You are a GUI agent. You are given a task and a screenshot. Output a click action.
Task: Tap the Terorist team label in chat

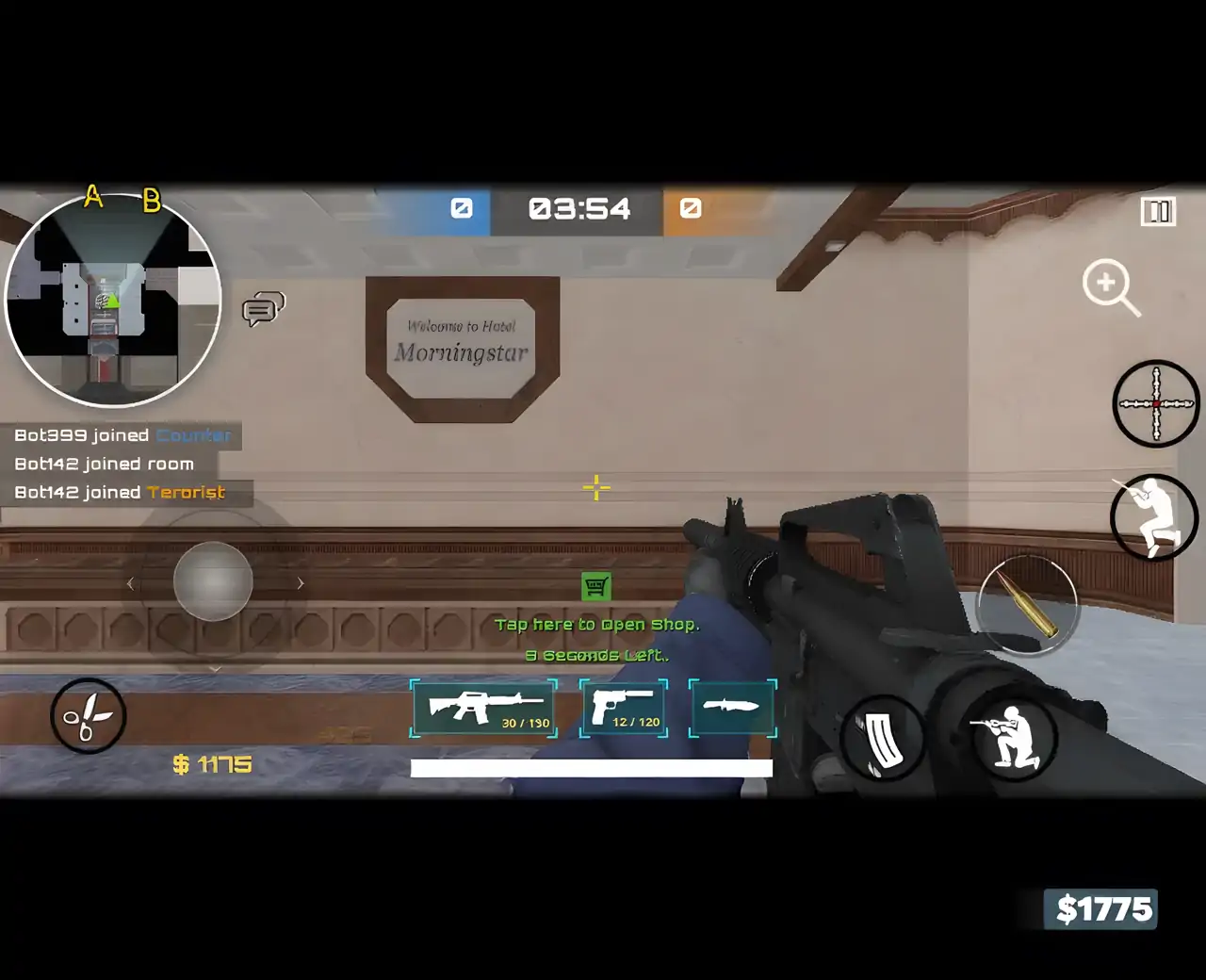pyautogui.click(x=186, y=492)
